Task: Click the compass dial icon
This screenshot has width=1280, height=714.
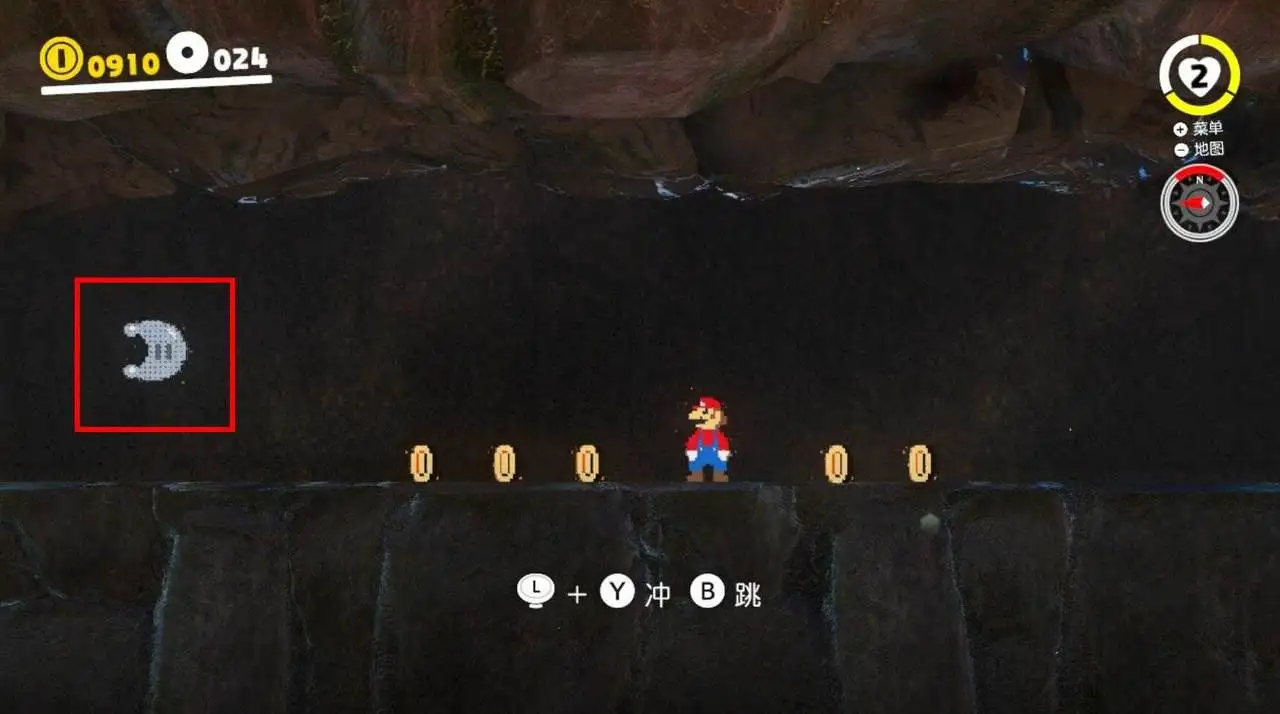Action: pyautogui.click(x=1199, y=204)
